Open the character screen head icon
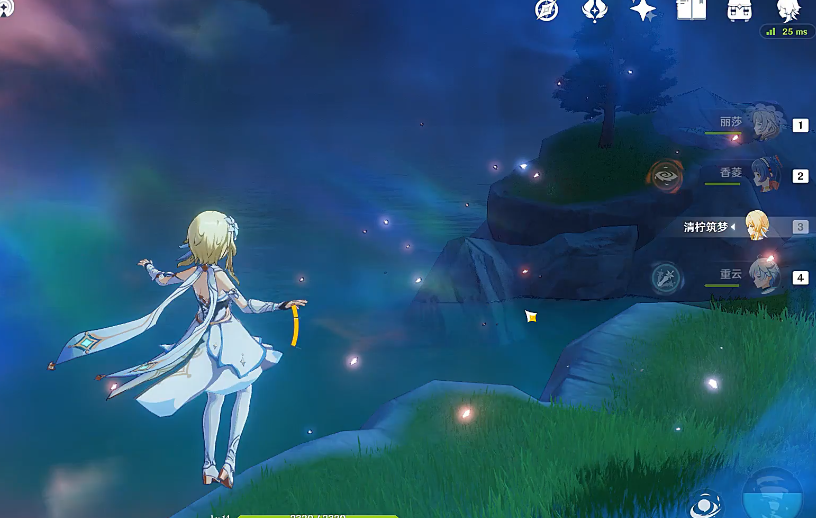The image size is (816, 518). 788,11
